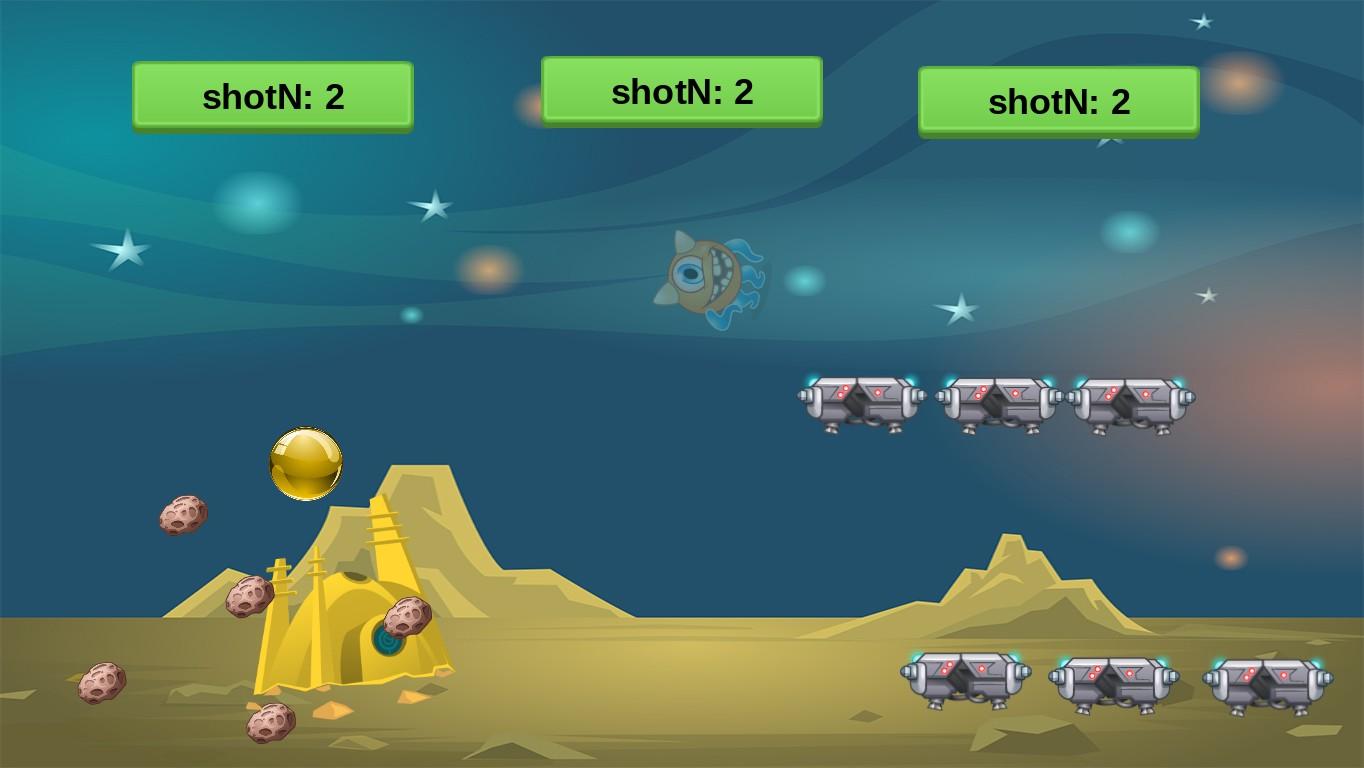Click the middle ground-level robot turret
Image resolution: width=1364 pixels, height=768 pixels.
coord(1112,678)
